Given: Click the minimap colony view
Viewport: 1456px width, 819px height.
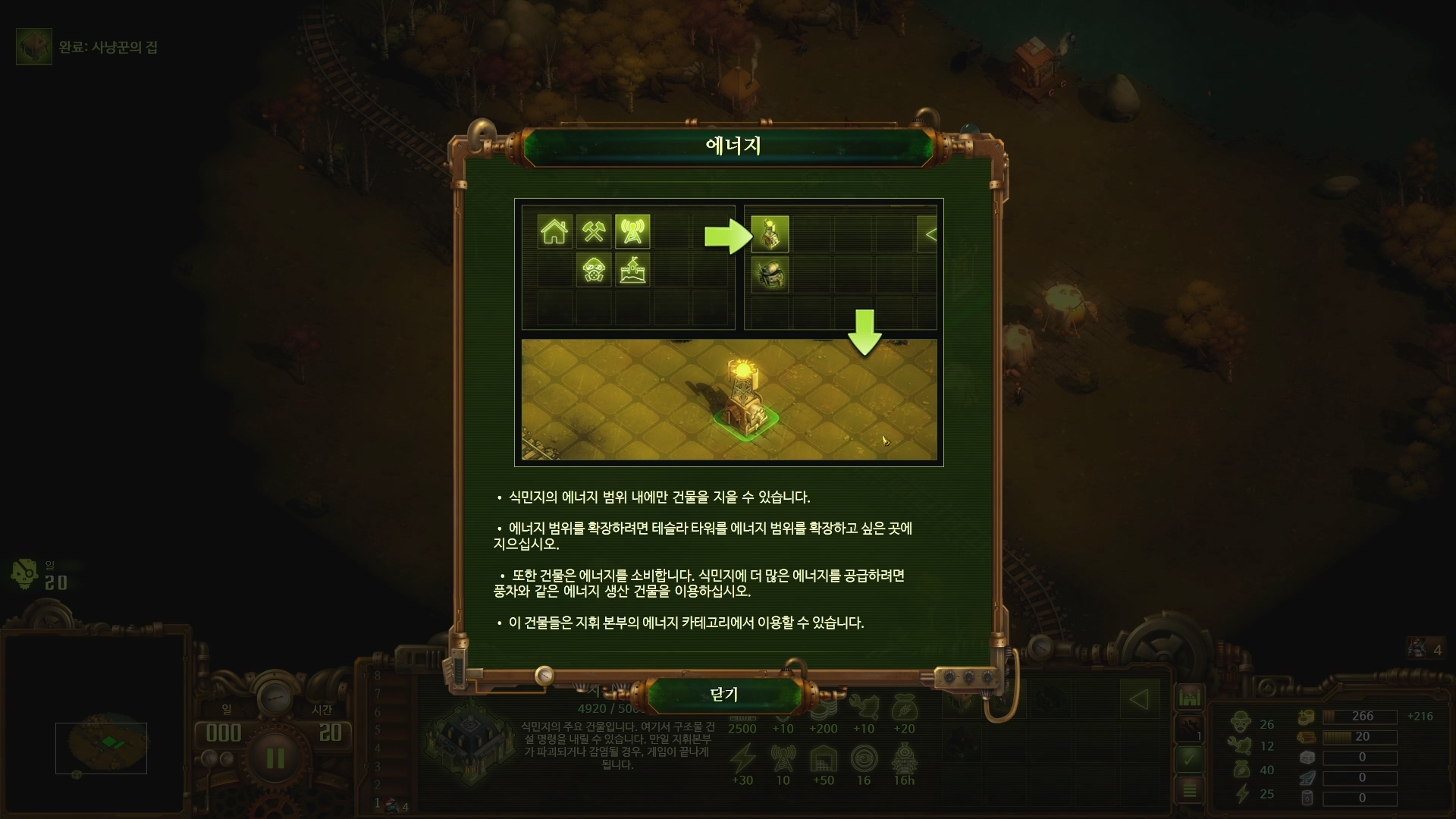Looking at the screenshot, I should point(101,748).
